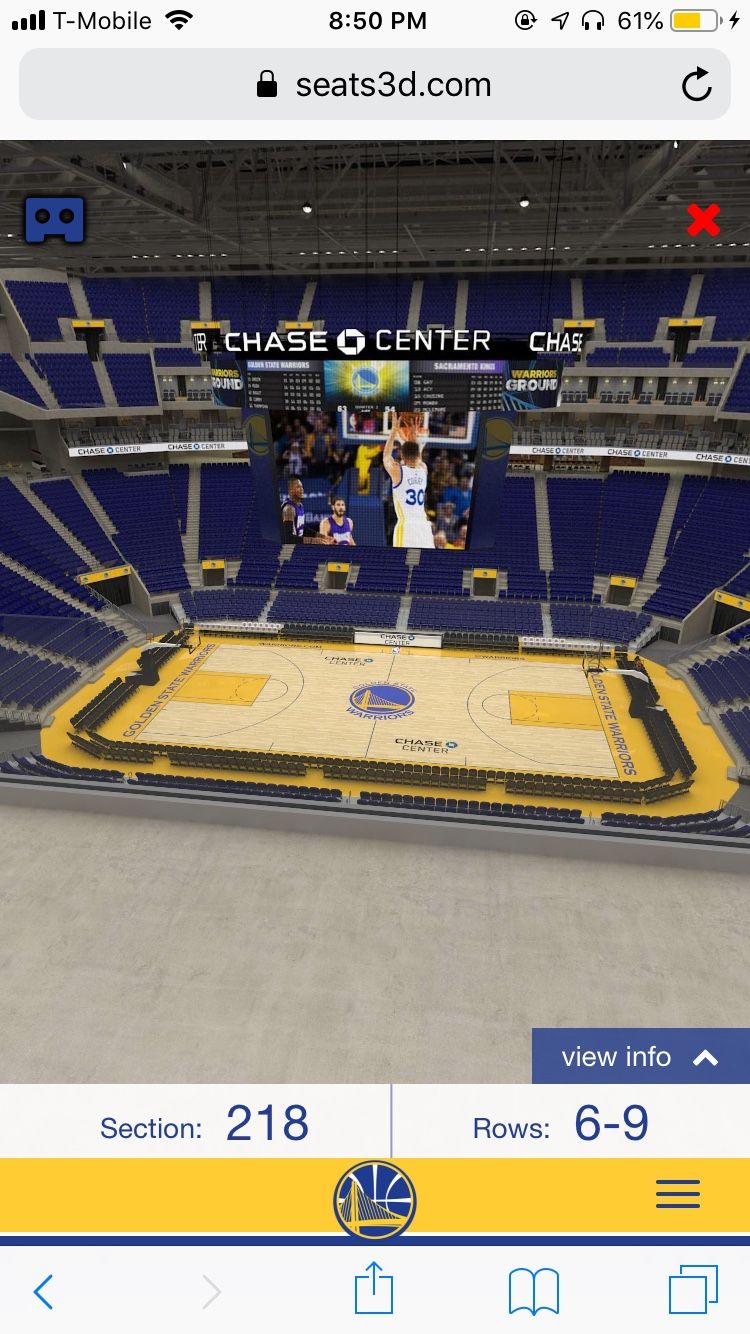Open the hamburger menu
This screenshot has width=750, height=1334.
(677, 1194)
